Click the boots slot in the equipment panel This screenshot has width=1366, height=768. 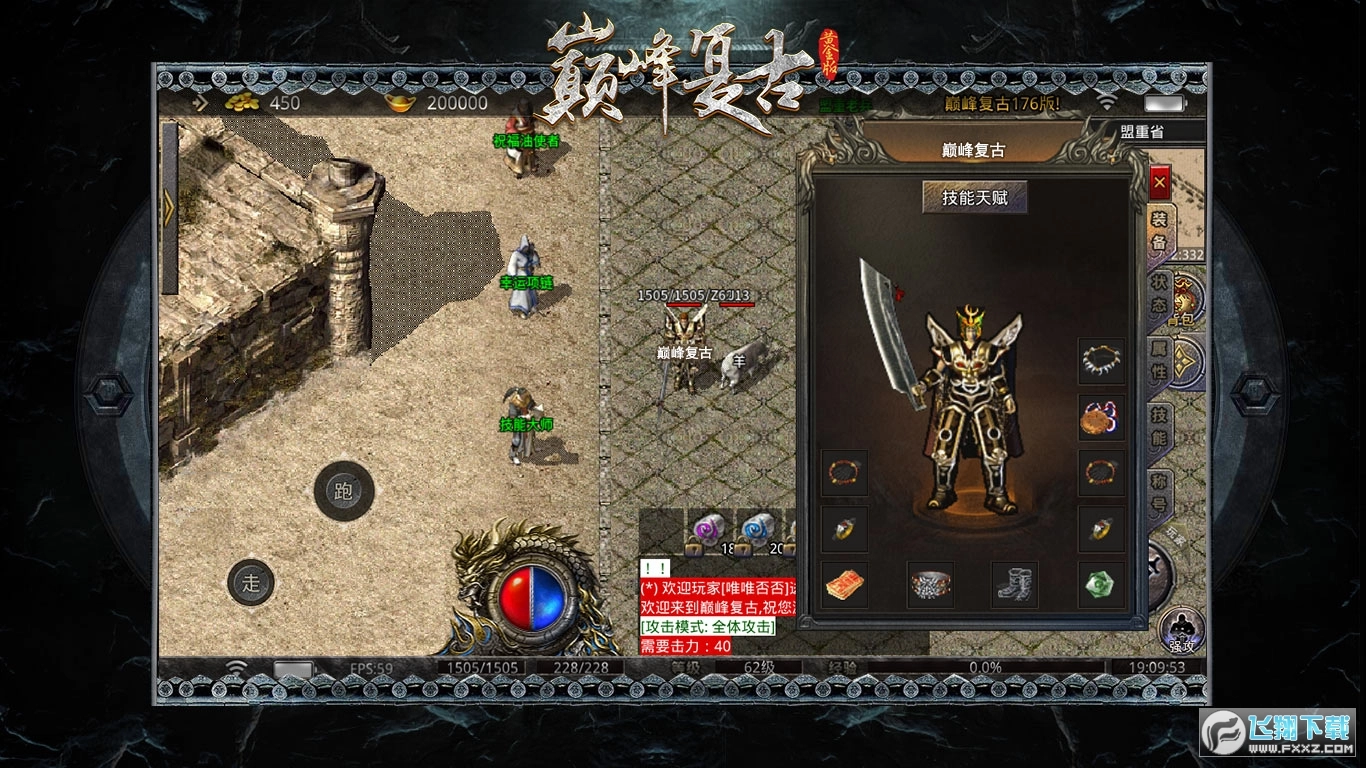1013,583
